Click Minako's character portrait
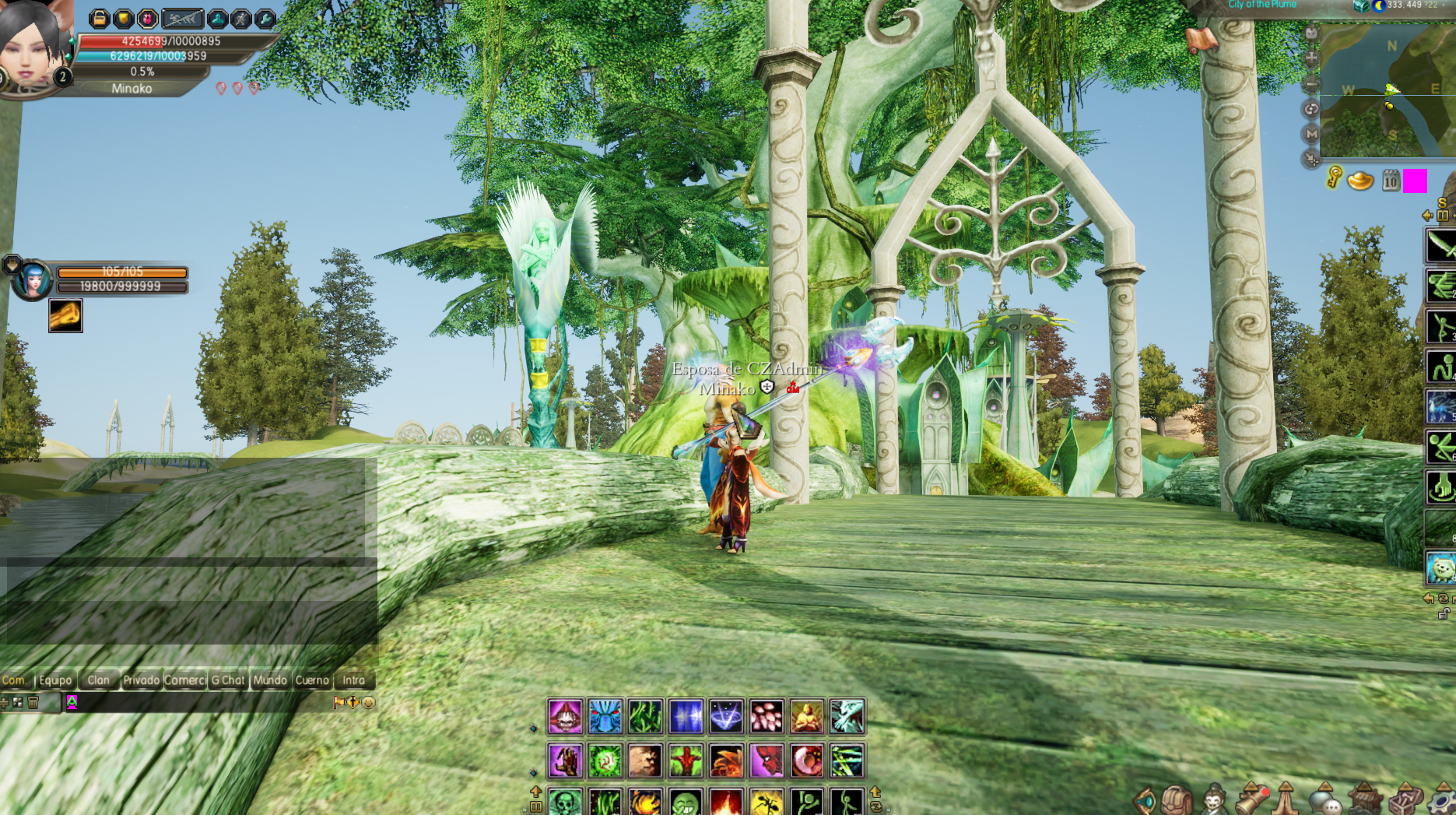 pos(33,45)
